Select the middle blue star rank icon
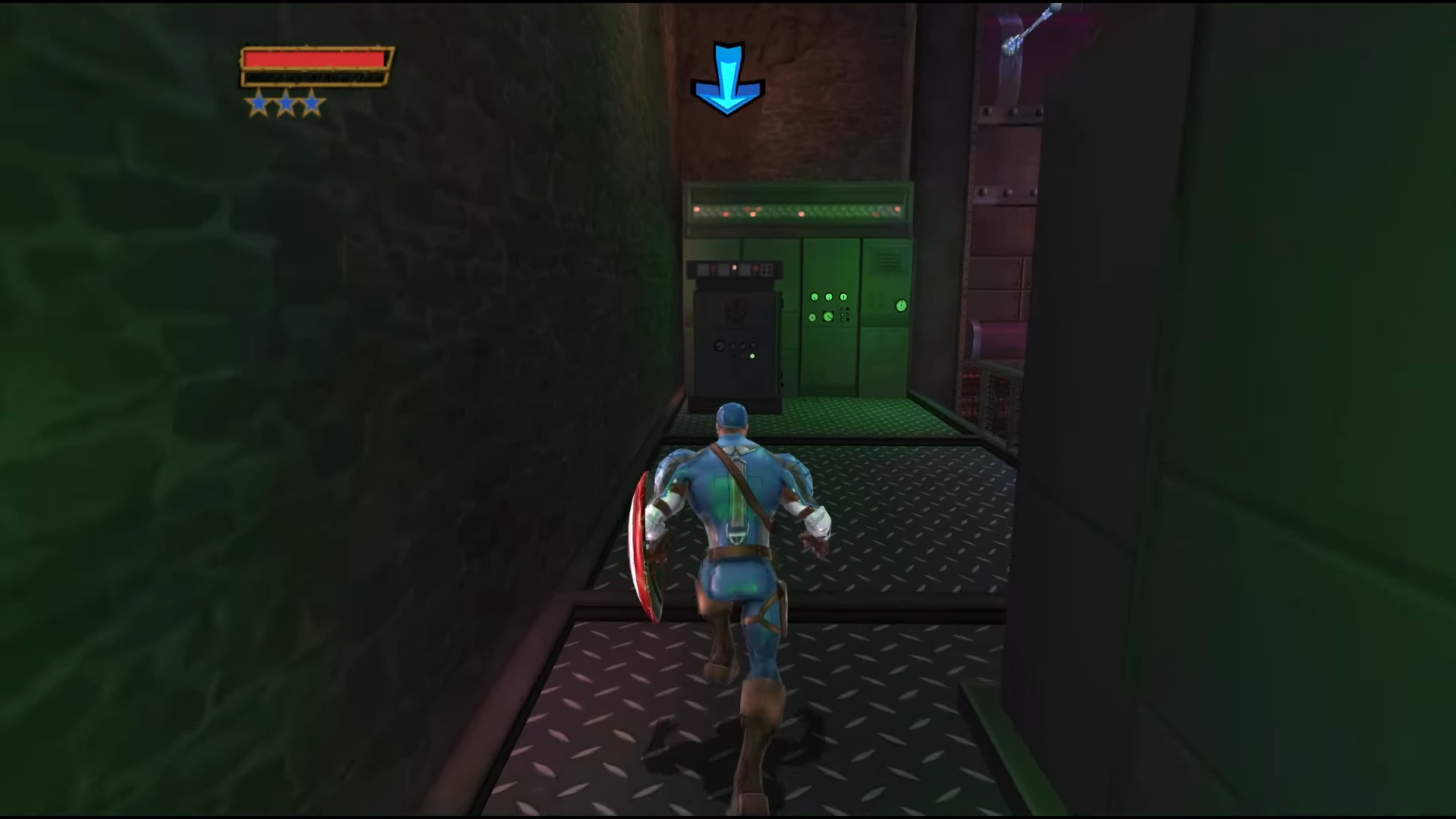Screen dimensions: 1456x819 (x=287, y=104)
